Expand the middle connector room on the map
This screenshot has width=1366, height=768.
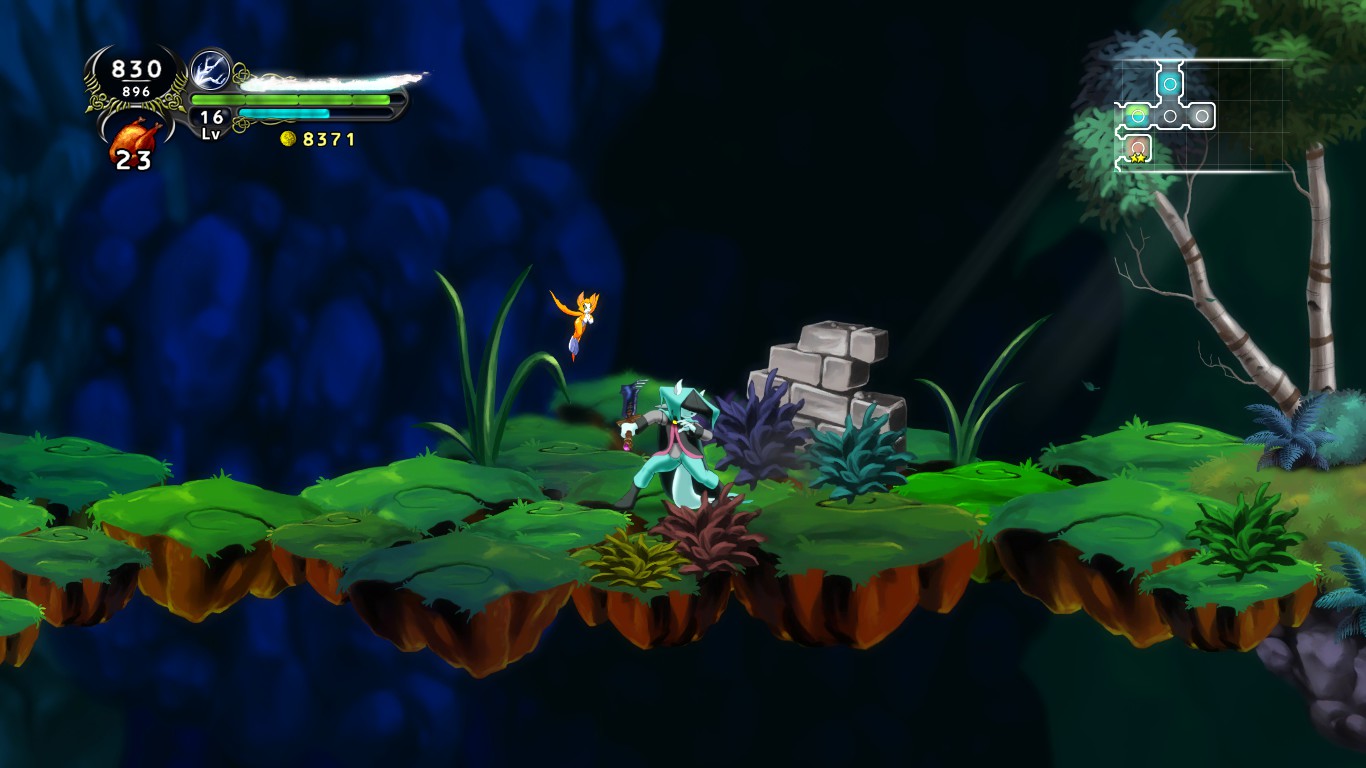click(1169, 114)
